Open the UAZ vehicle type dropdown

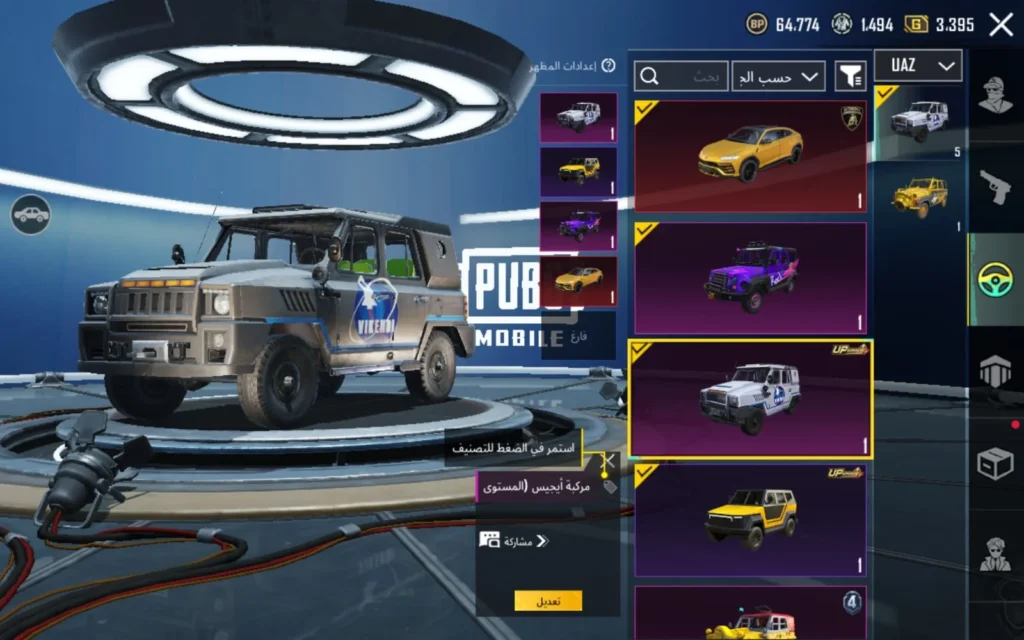pyautogui.click(x=918, y=66)
